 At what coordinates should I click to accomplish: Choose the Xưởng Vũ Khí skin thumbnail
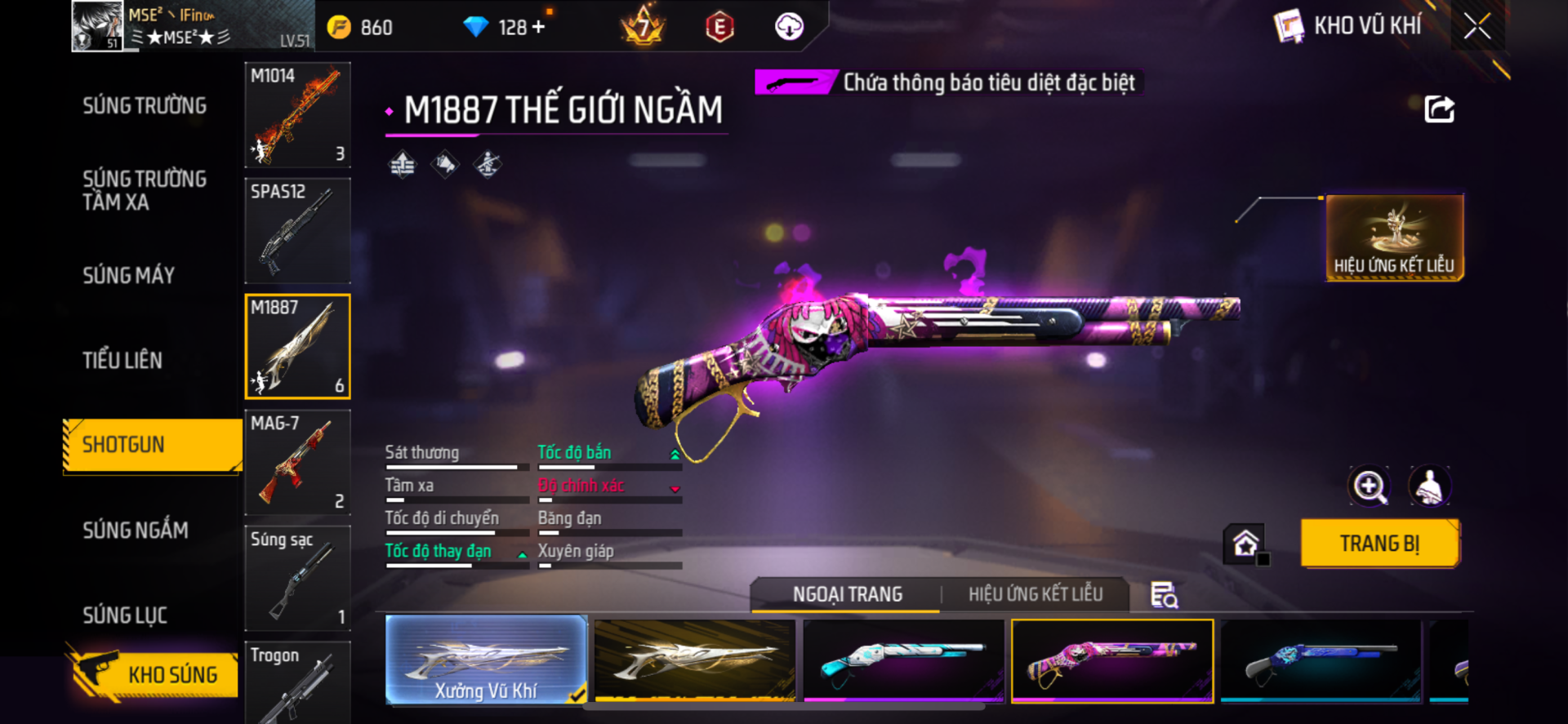[486, 660]
